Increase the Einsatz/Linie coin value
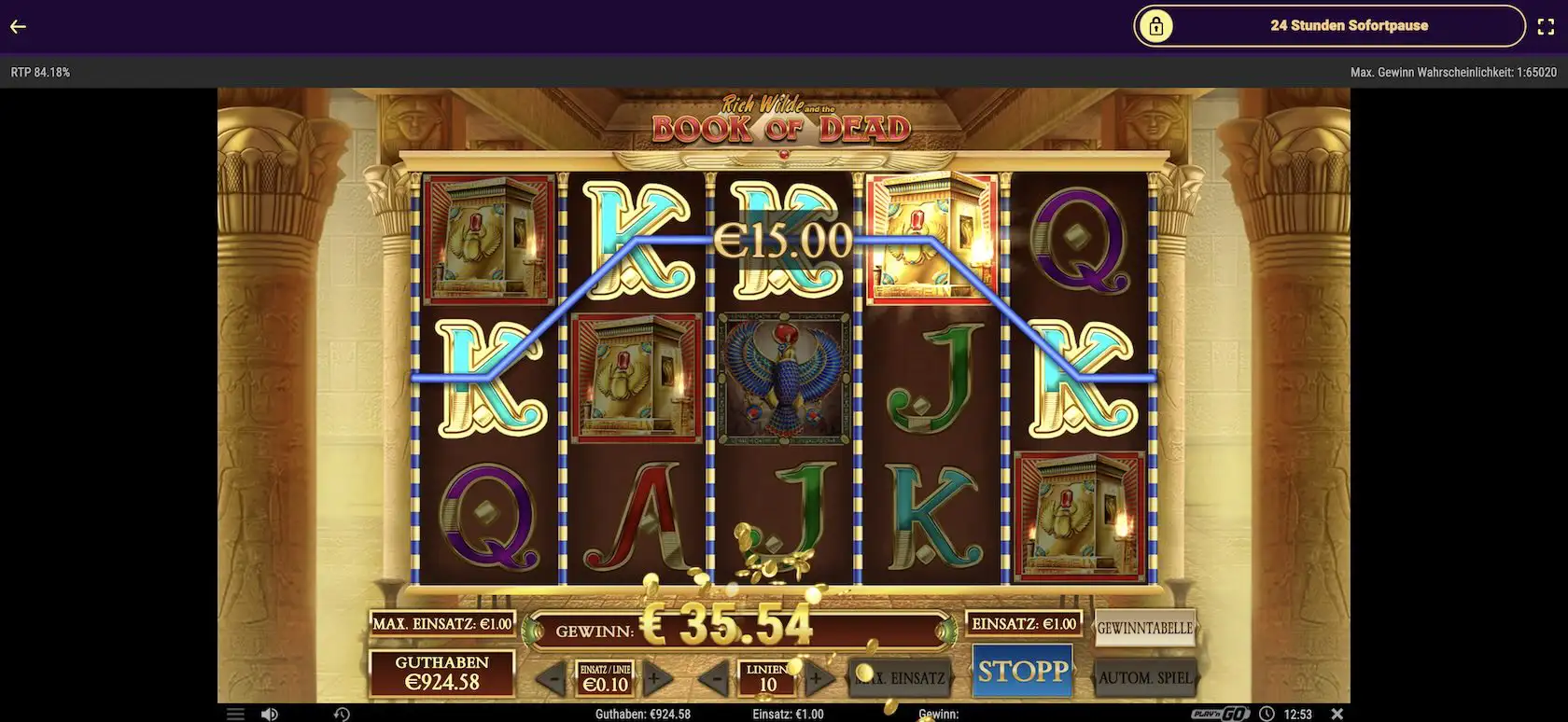1568x722 pixels. [x=657, y=678]
